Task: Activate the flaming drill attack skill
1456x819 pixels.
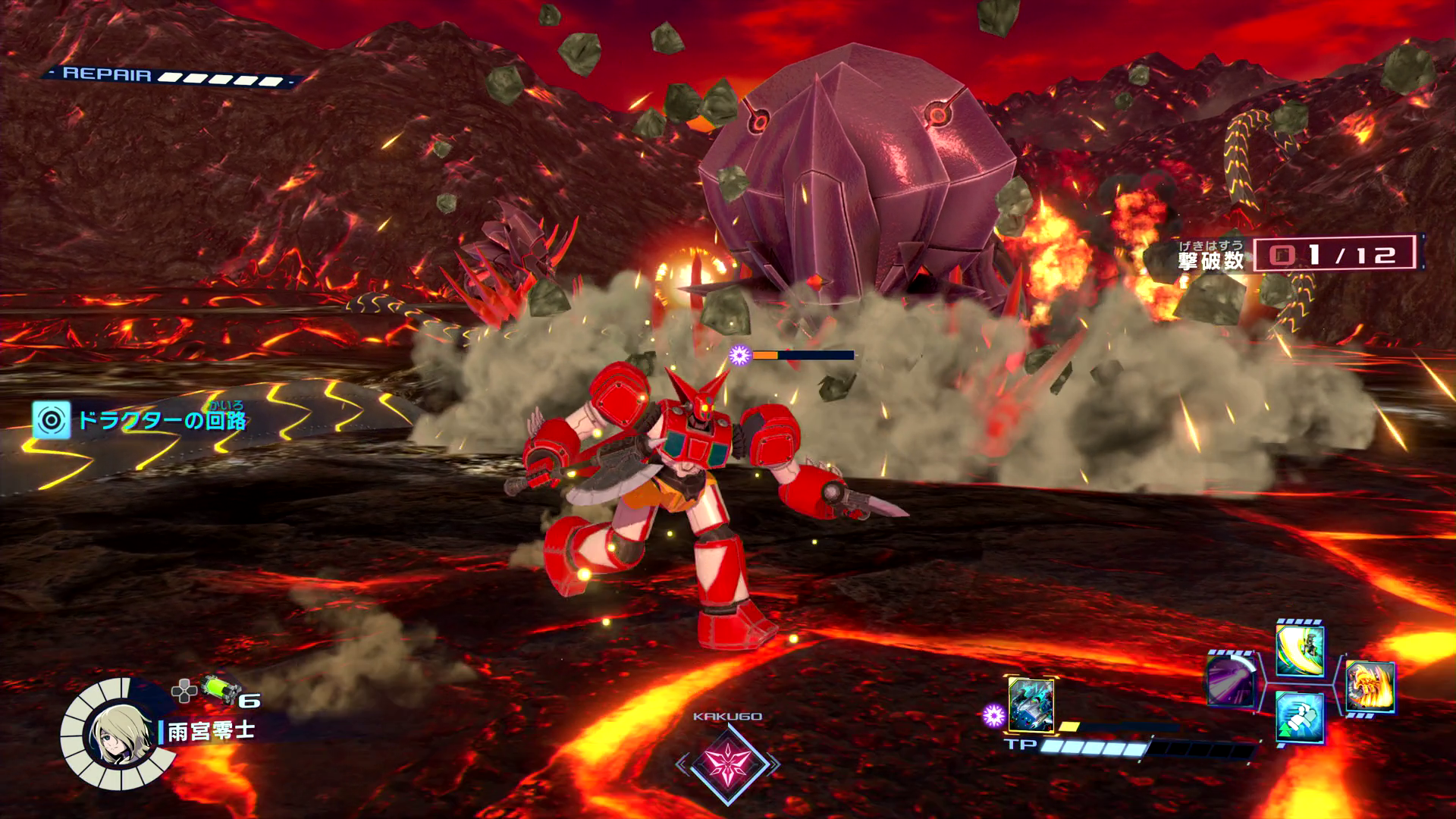Action: pyautogui.click(x=1370, y=686)
